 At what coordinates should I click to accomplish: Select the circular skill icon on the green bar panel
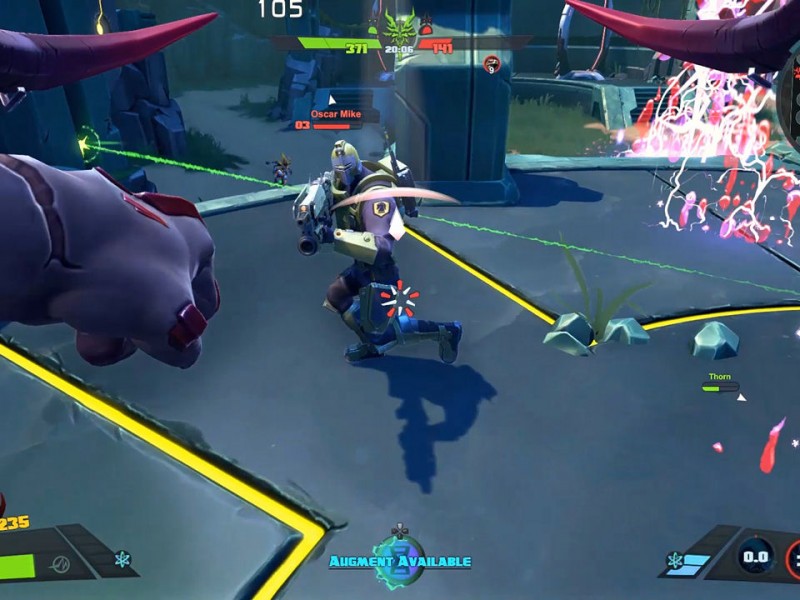coord(60,565)
